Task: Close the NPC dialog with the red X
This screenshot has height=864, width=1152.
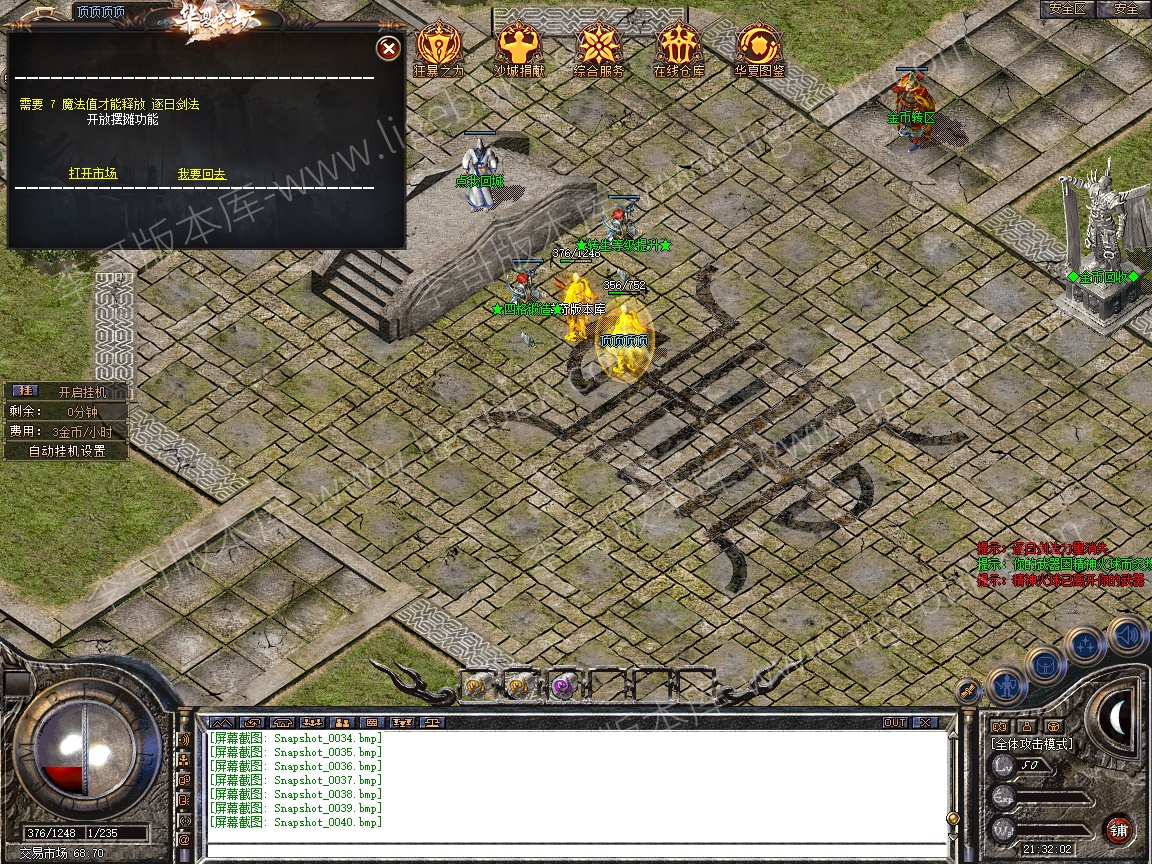Action: [x=388, y=47]
